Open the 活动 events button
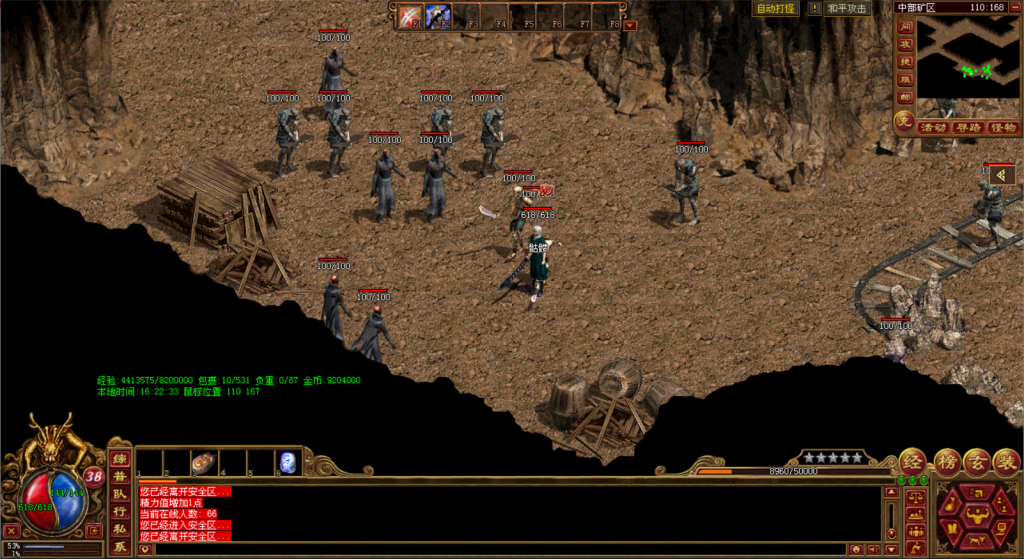 point(933,128)
